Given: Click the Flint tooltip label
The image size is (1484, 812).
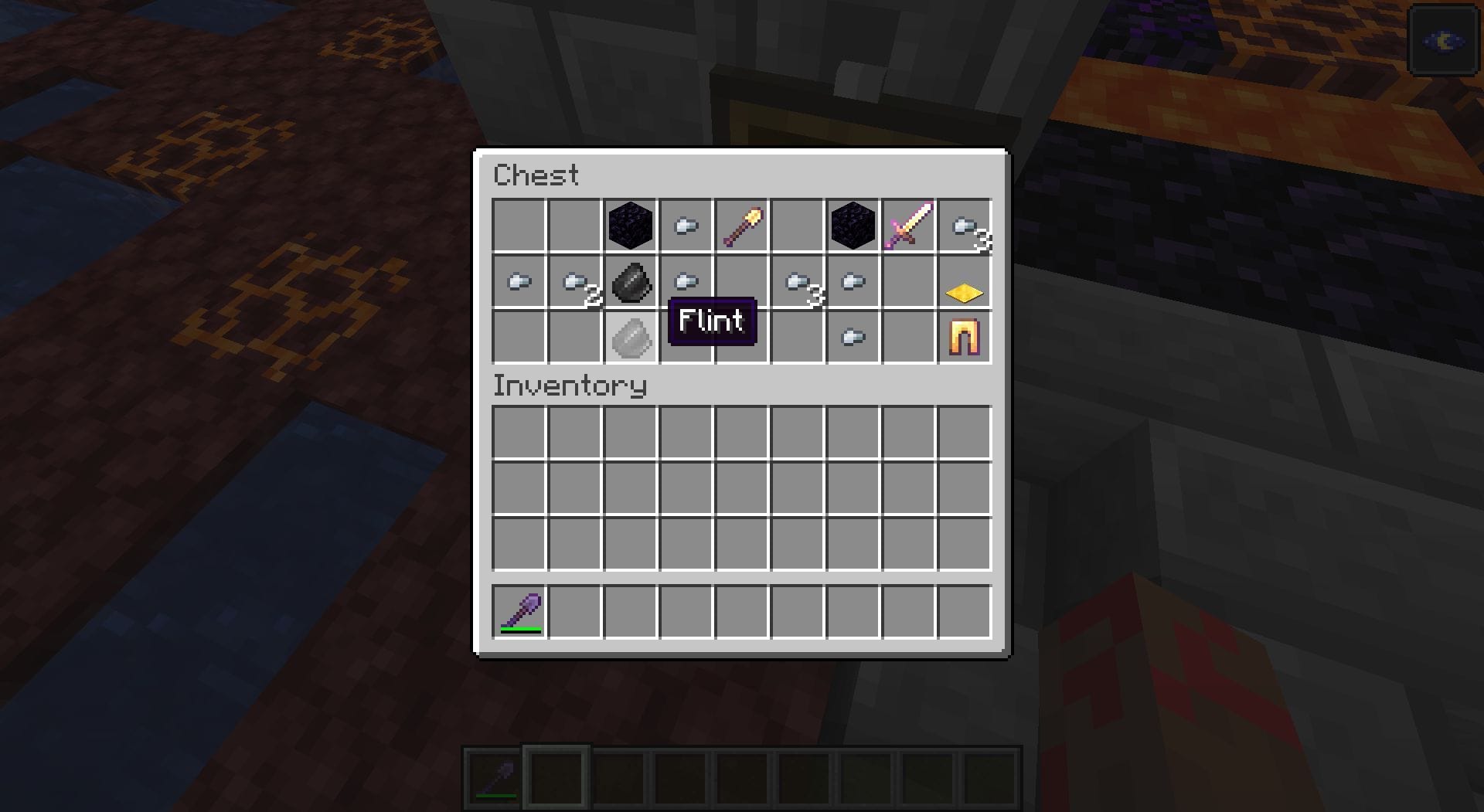Looking at the screenshot, I should pyautogui.click(x=711, y=321).
